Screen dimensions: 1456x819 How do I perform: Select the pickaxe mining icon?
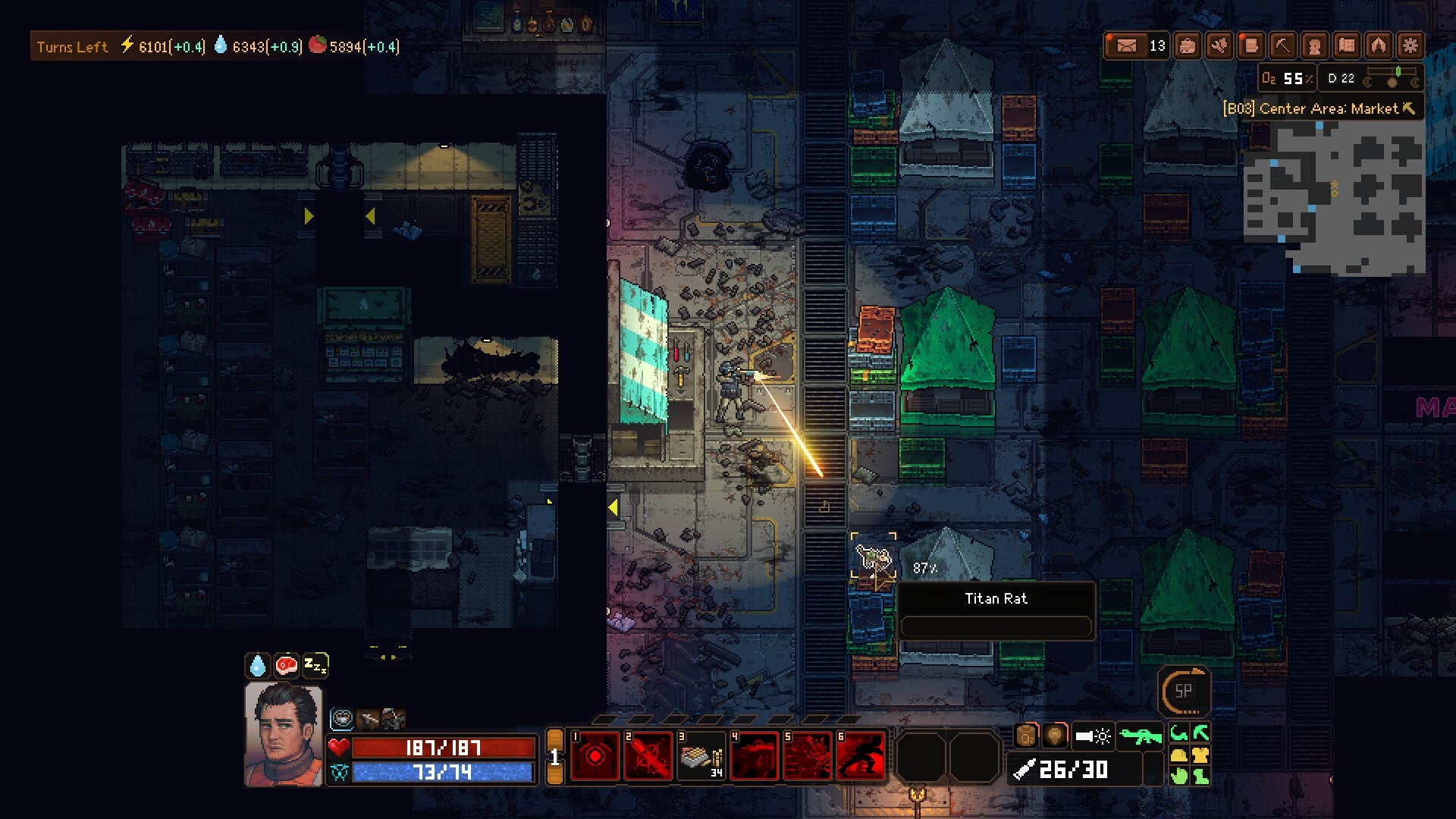[x=1282, y=45]
